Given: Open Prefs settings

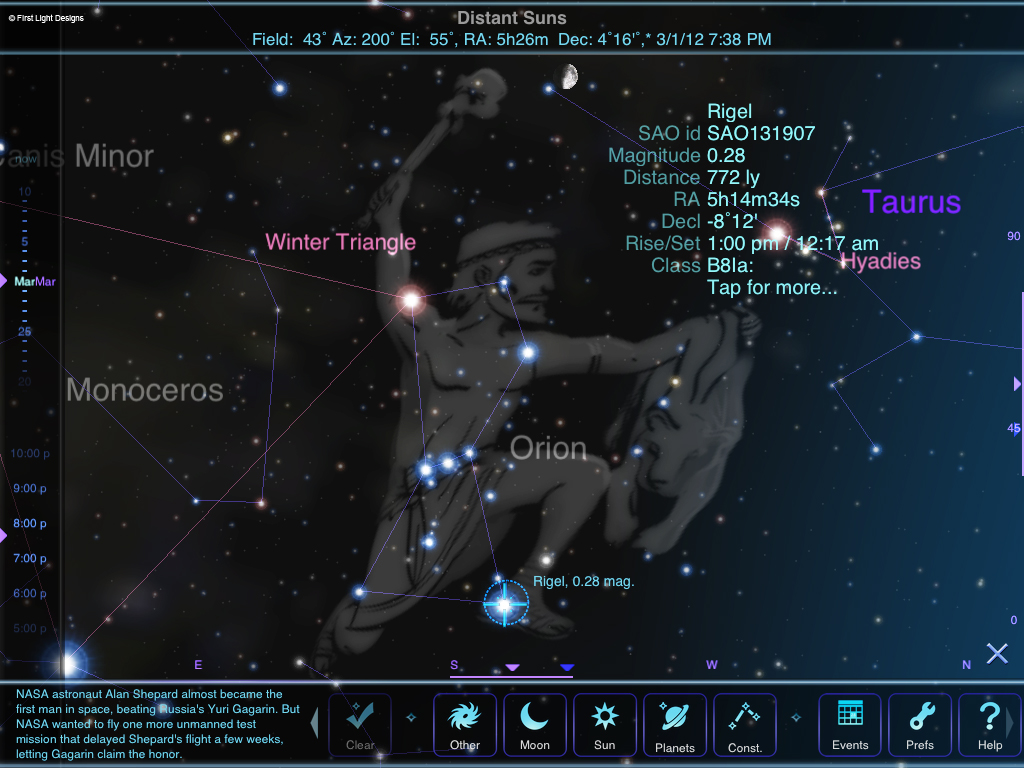Looking at the screenshot, I should (920, 724).
